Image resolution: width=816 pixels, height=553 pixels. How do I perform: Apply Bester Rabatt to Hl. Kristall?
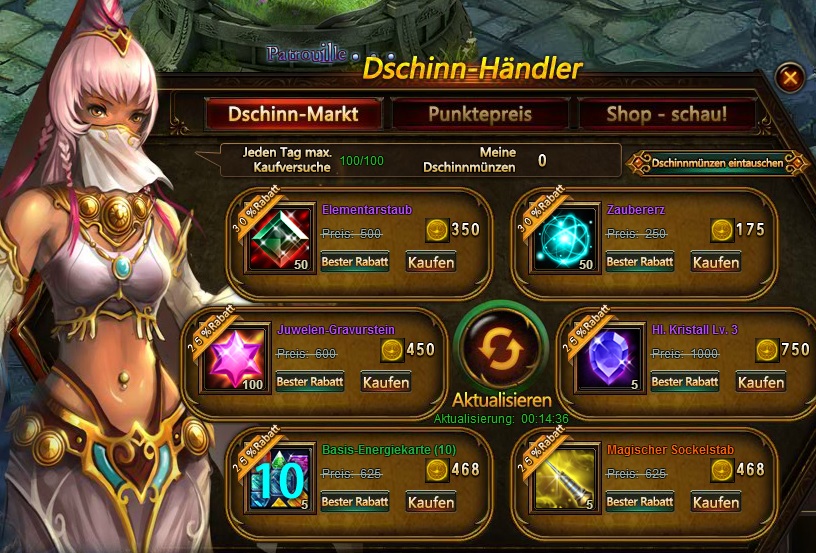coord(685,382)
